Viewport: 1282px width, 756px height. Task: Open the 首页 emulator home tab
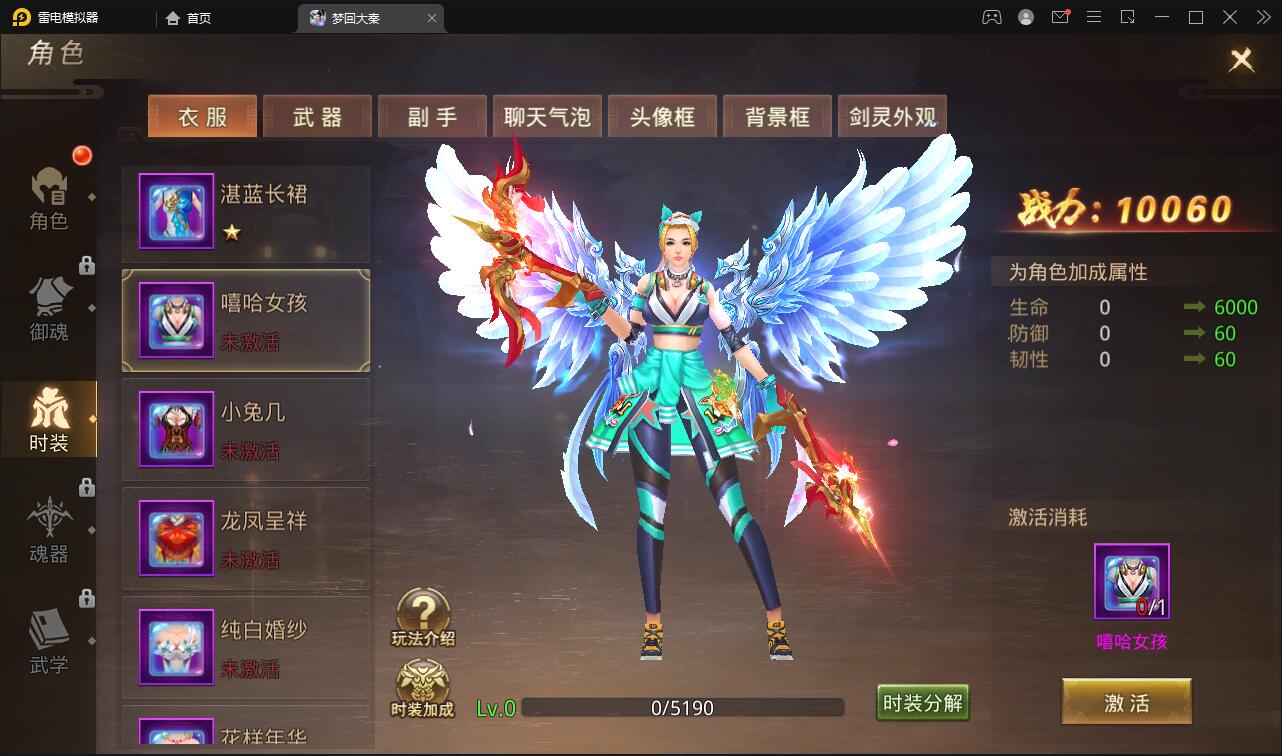click(188, 17)
